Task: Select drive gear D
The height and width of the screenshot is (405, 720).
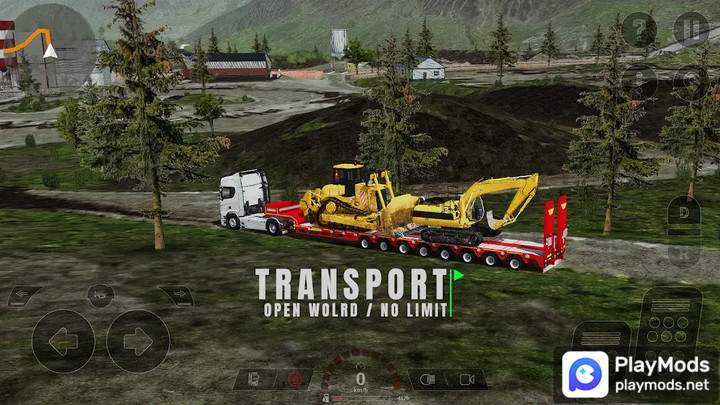Action: [685, 213]
